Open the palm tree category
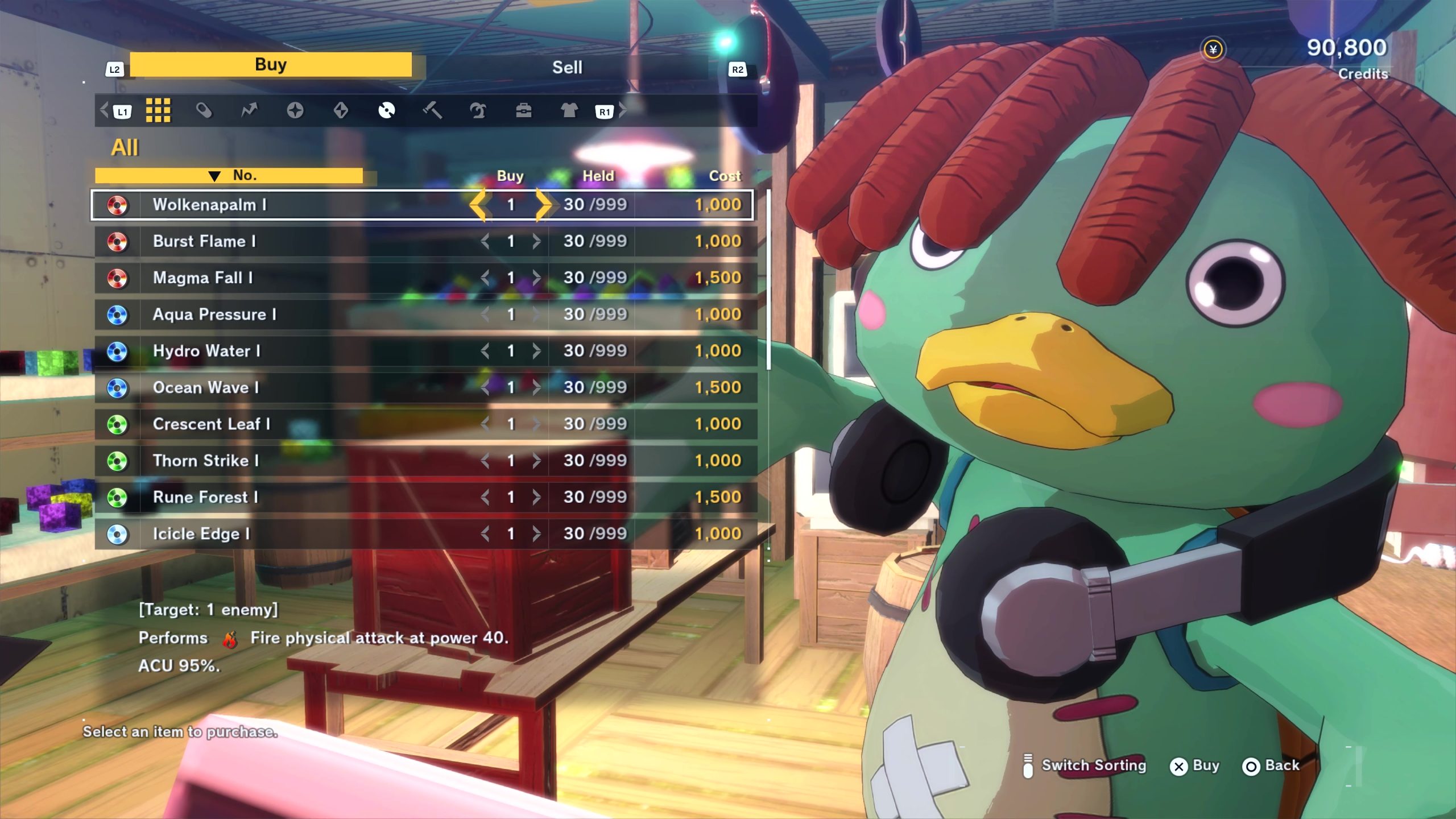Screen dimensions: 1456x819 (478, 110)
